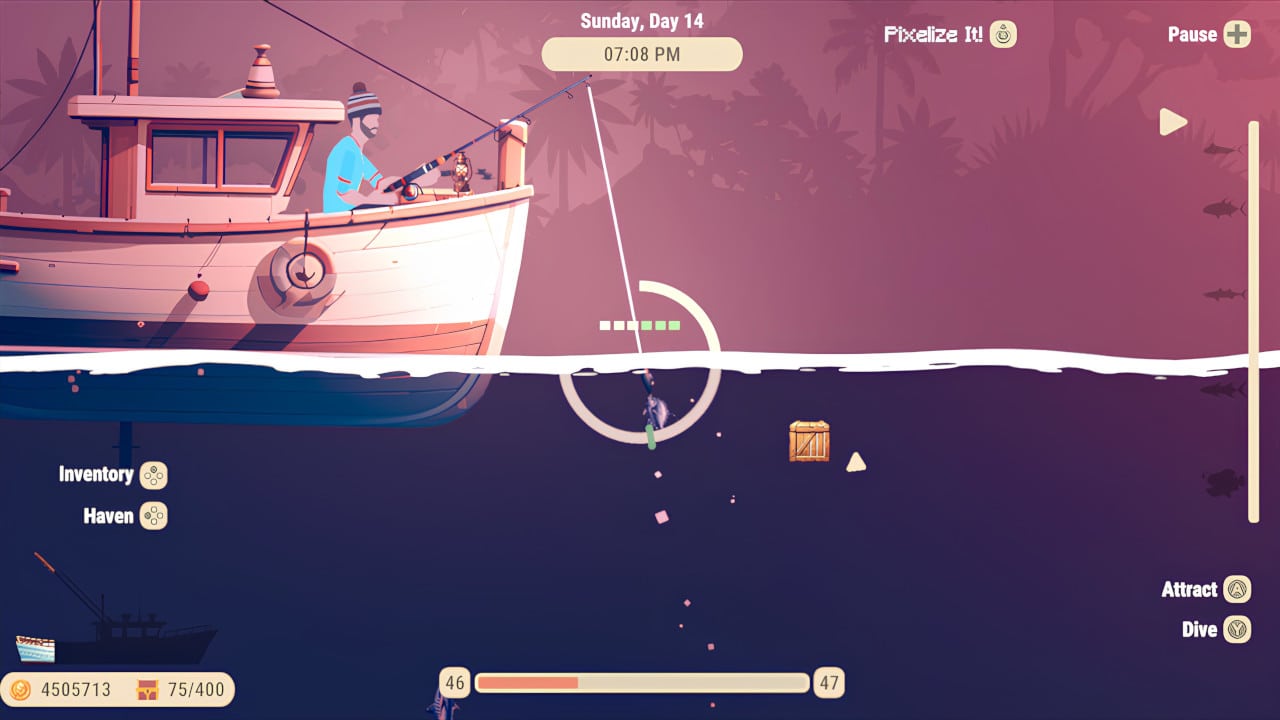Viewport: 1280px width, 720px height.
Task: Click the Pixelize It! label text
Action: coord(935,33)
